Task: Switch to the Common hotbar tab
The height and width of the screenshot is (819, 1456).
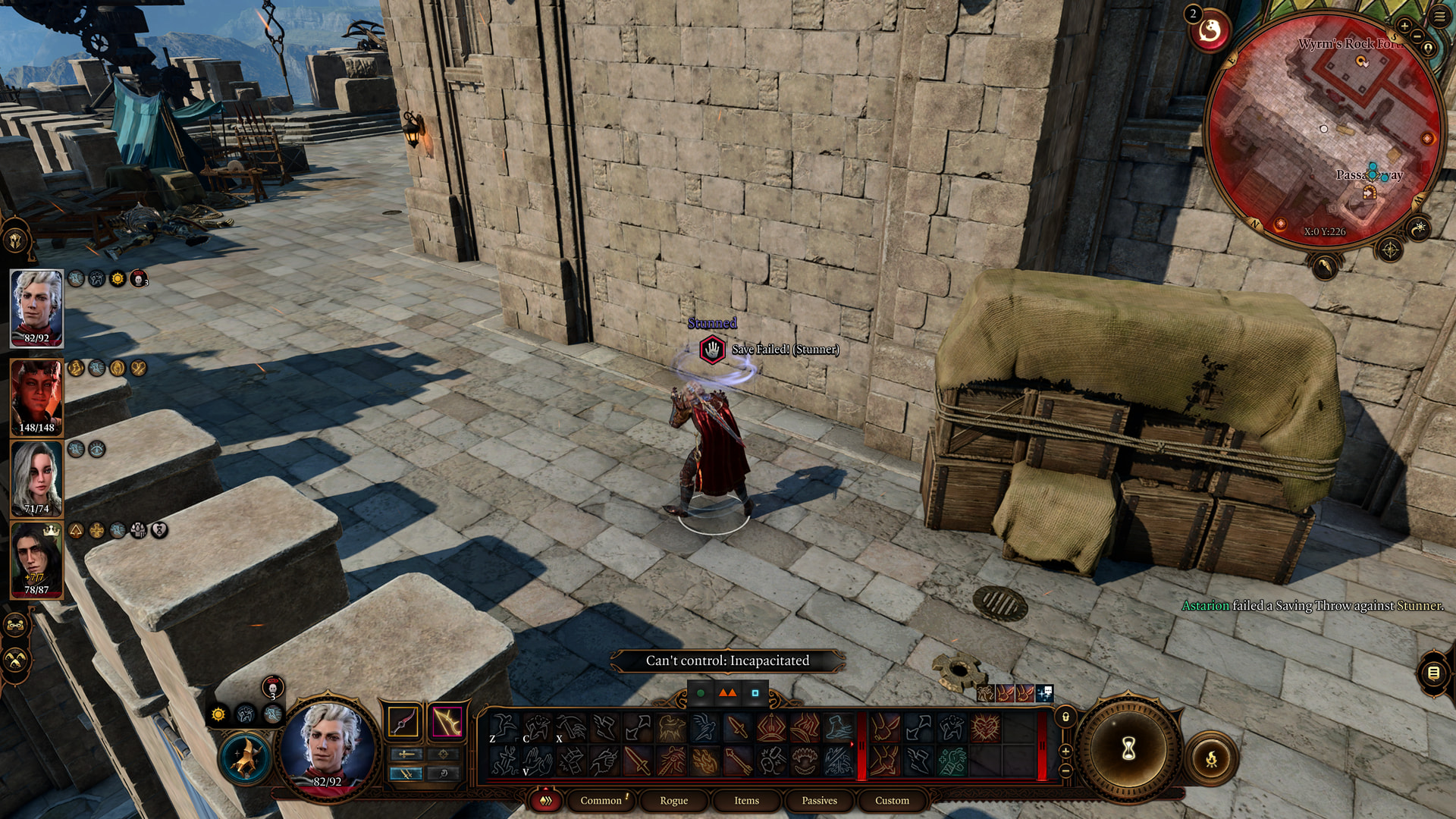Action: tap(601, 800)
